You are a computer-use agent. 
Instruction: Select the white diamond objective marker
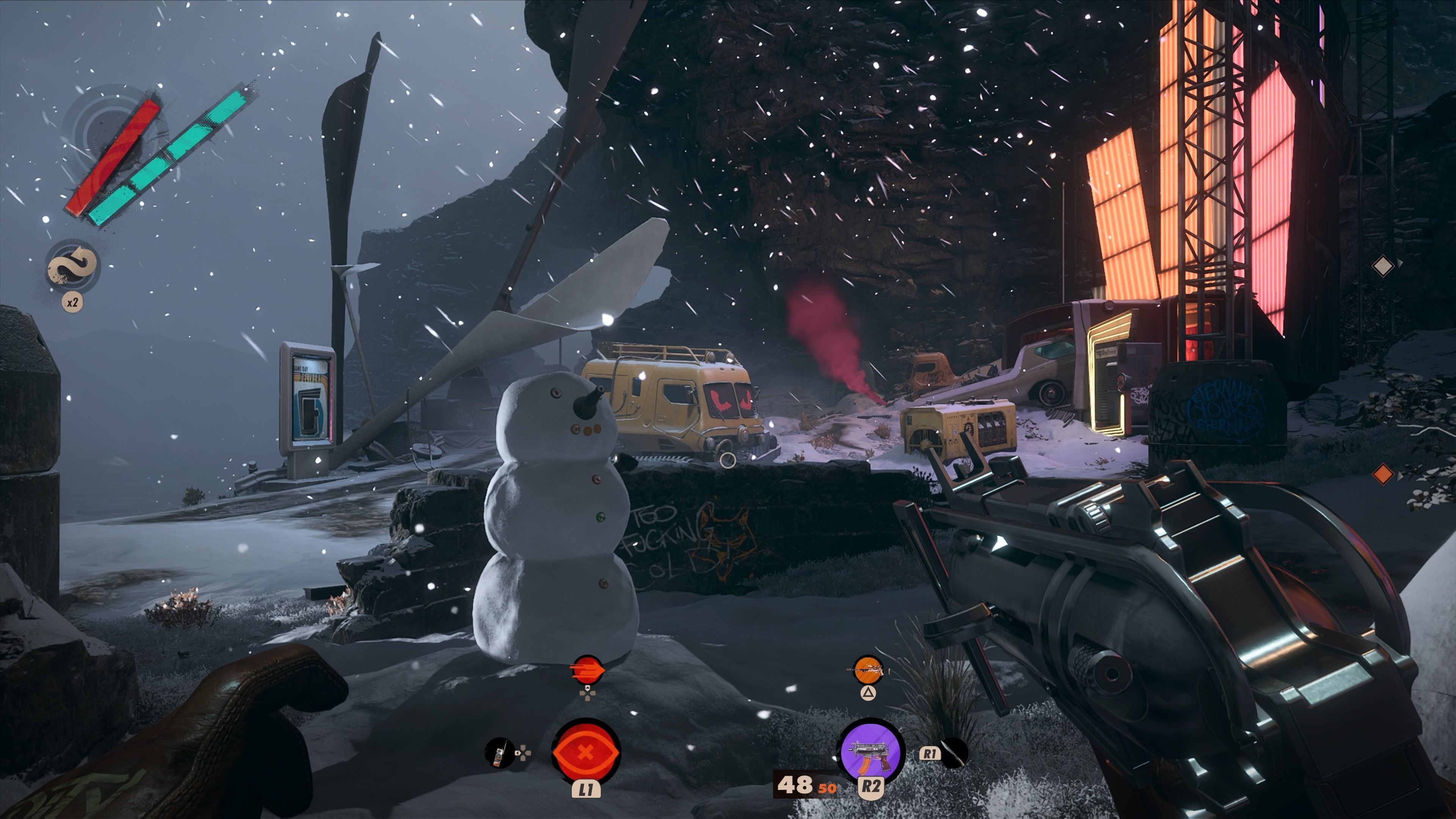click(x=1382, y=266)
